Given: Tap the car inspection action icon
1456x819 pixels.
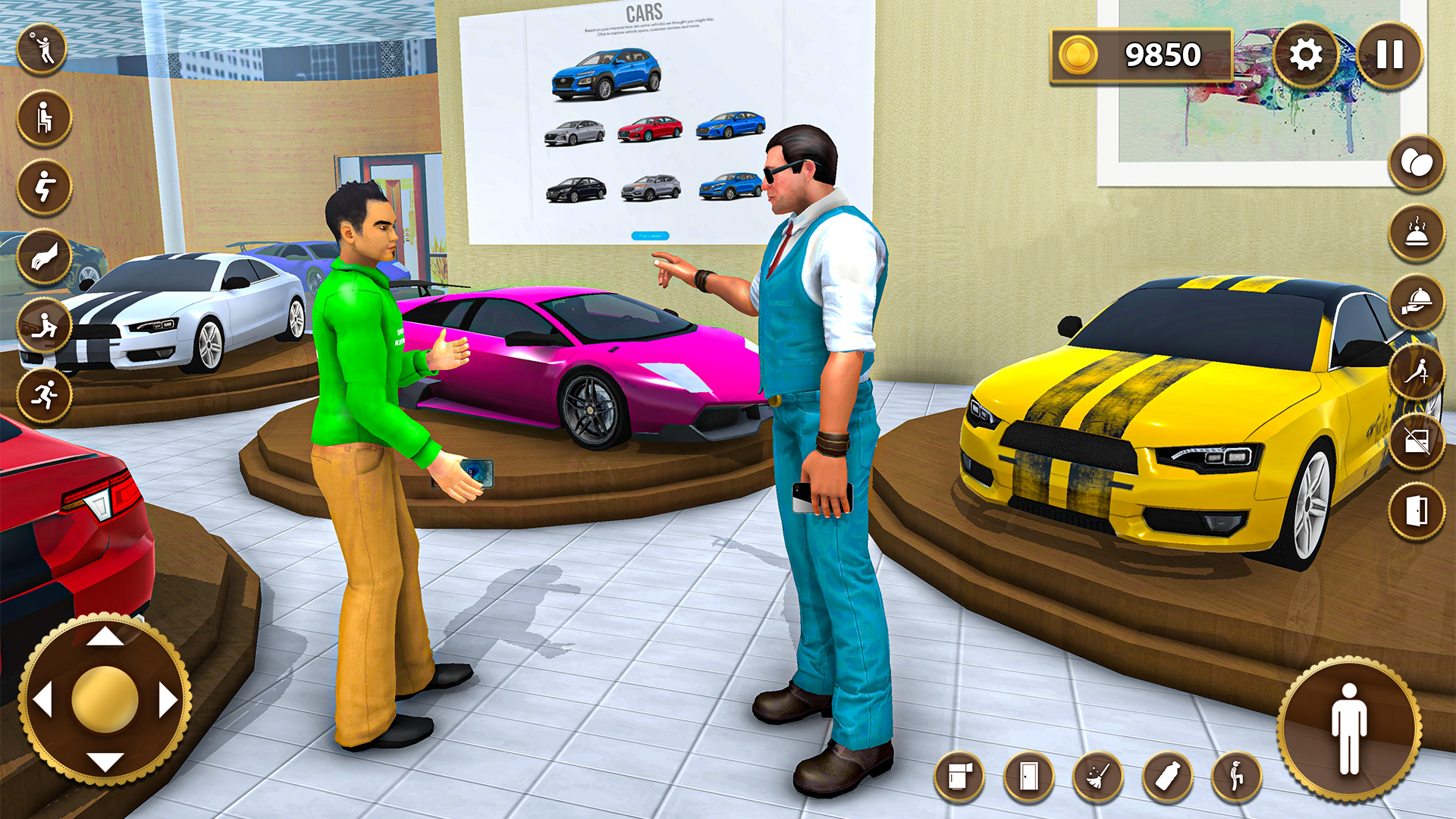Looking at the screenshot, I should pyautogui.click(x=45, y=325).
